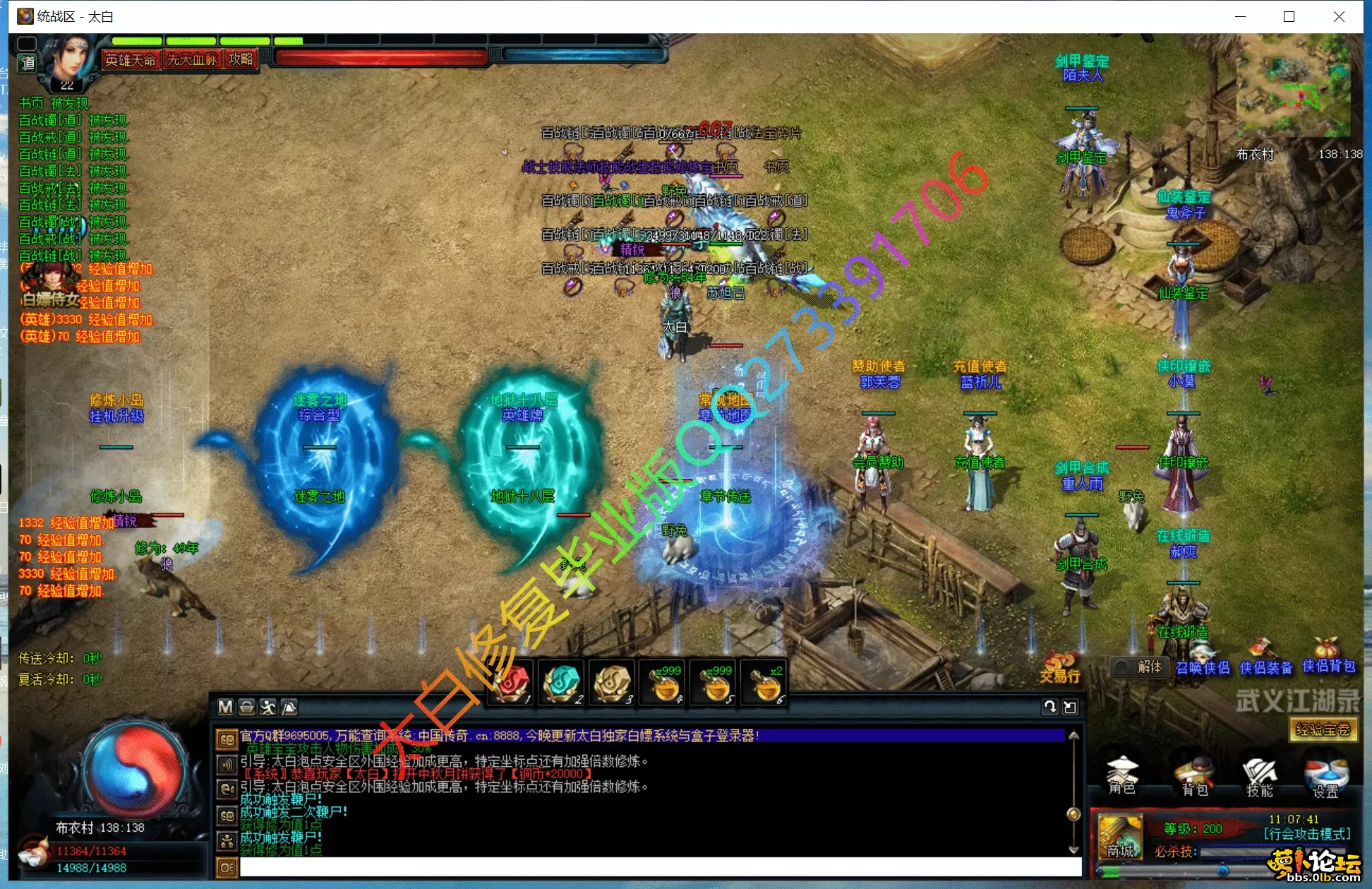
Task: Open the 技能 skills window
Action: click(1260, 777)
